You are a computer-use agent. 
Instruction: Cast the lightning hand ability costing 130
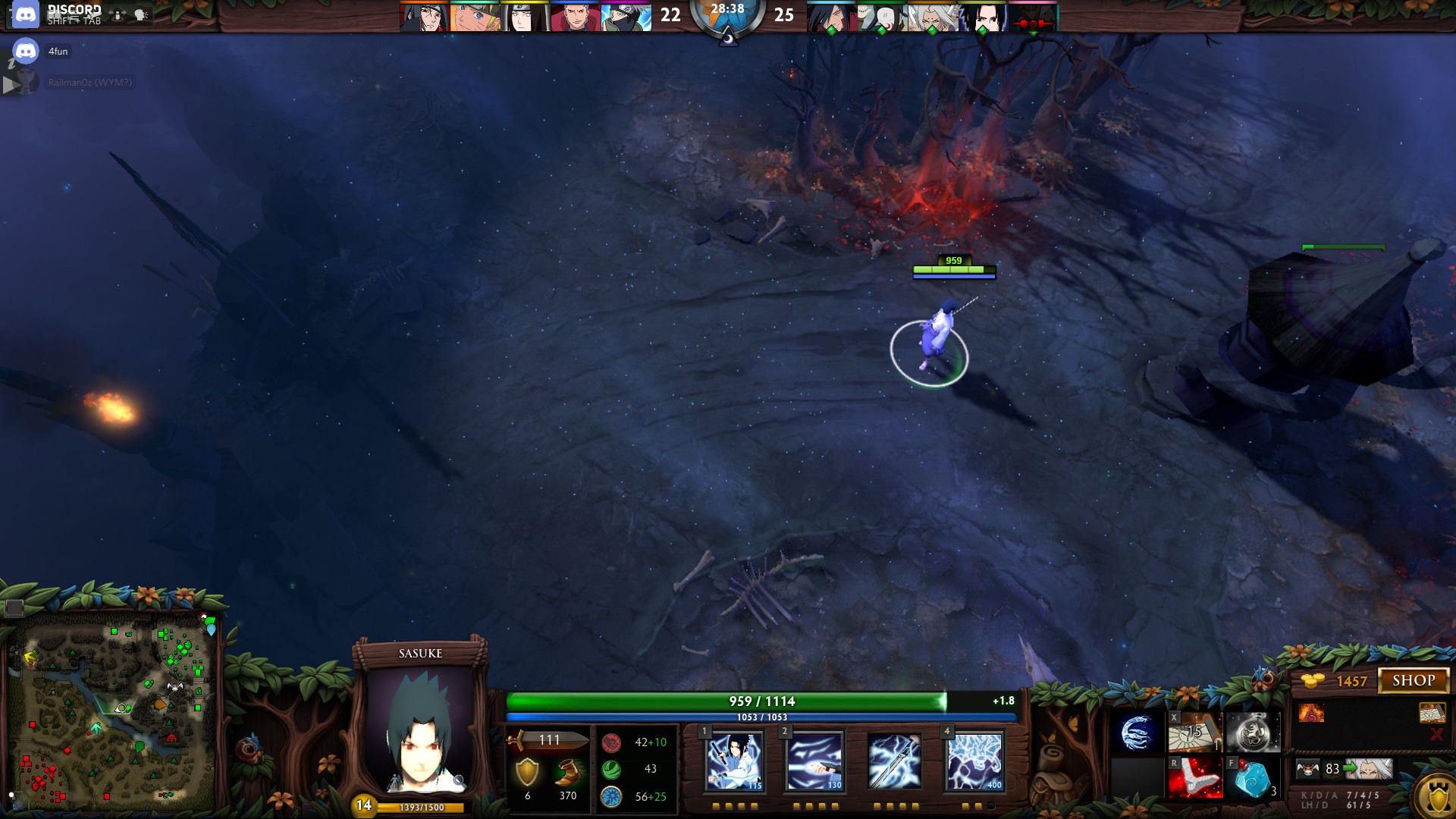[x=815, y=761]
